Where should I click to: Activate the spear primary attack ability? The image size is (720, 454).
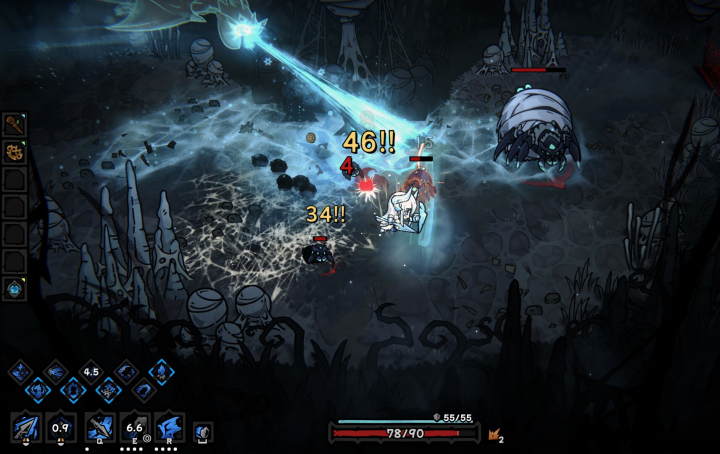25,428
